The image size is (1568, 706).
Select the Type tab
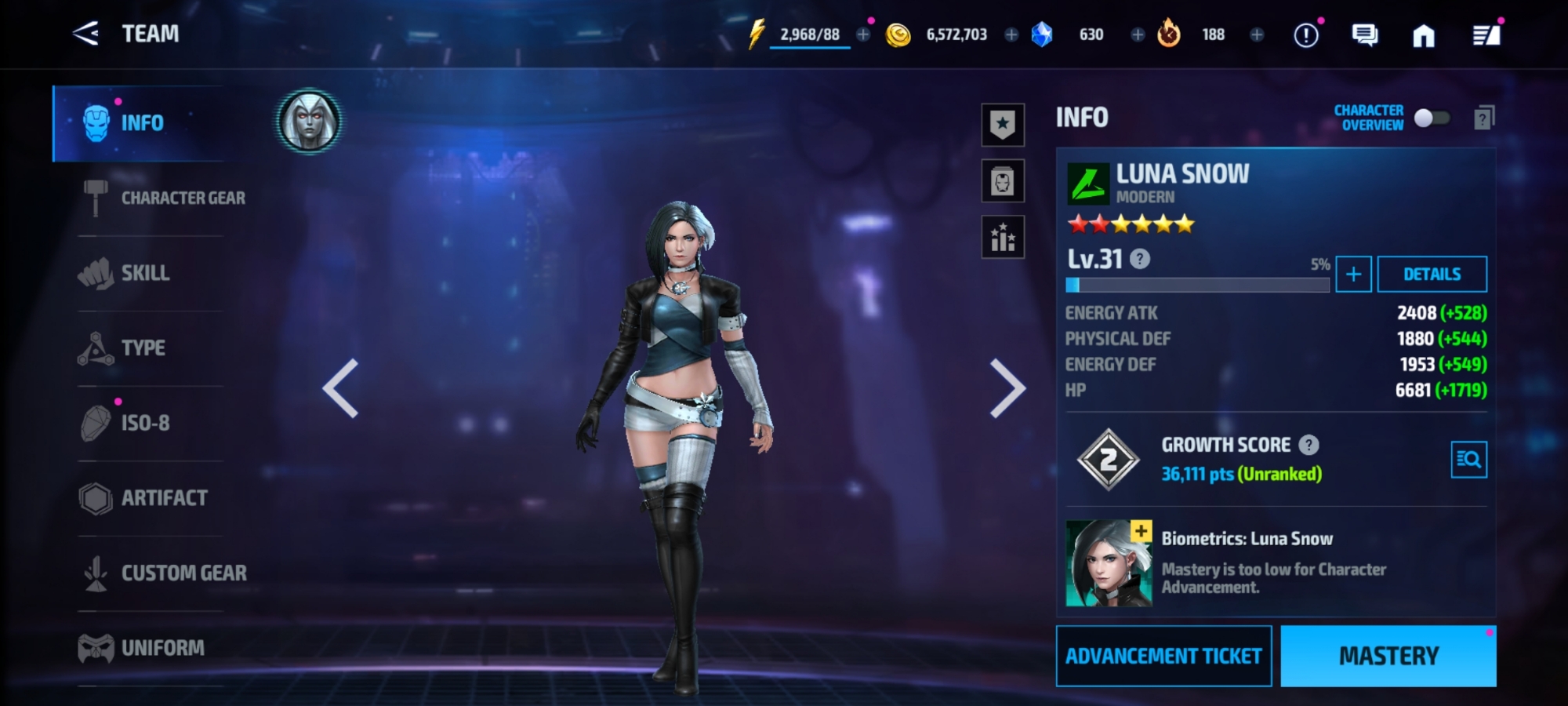point(143,348)
